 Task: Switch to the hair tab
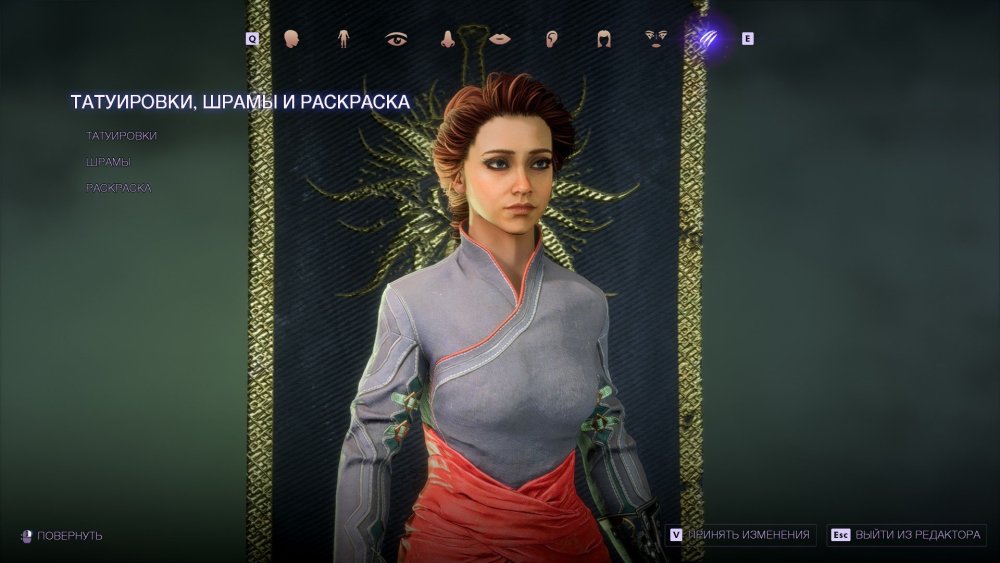click(604, 39)
